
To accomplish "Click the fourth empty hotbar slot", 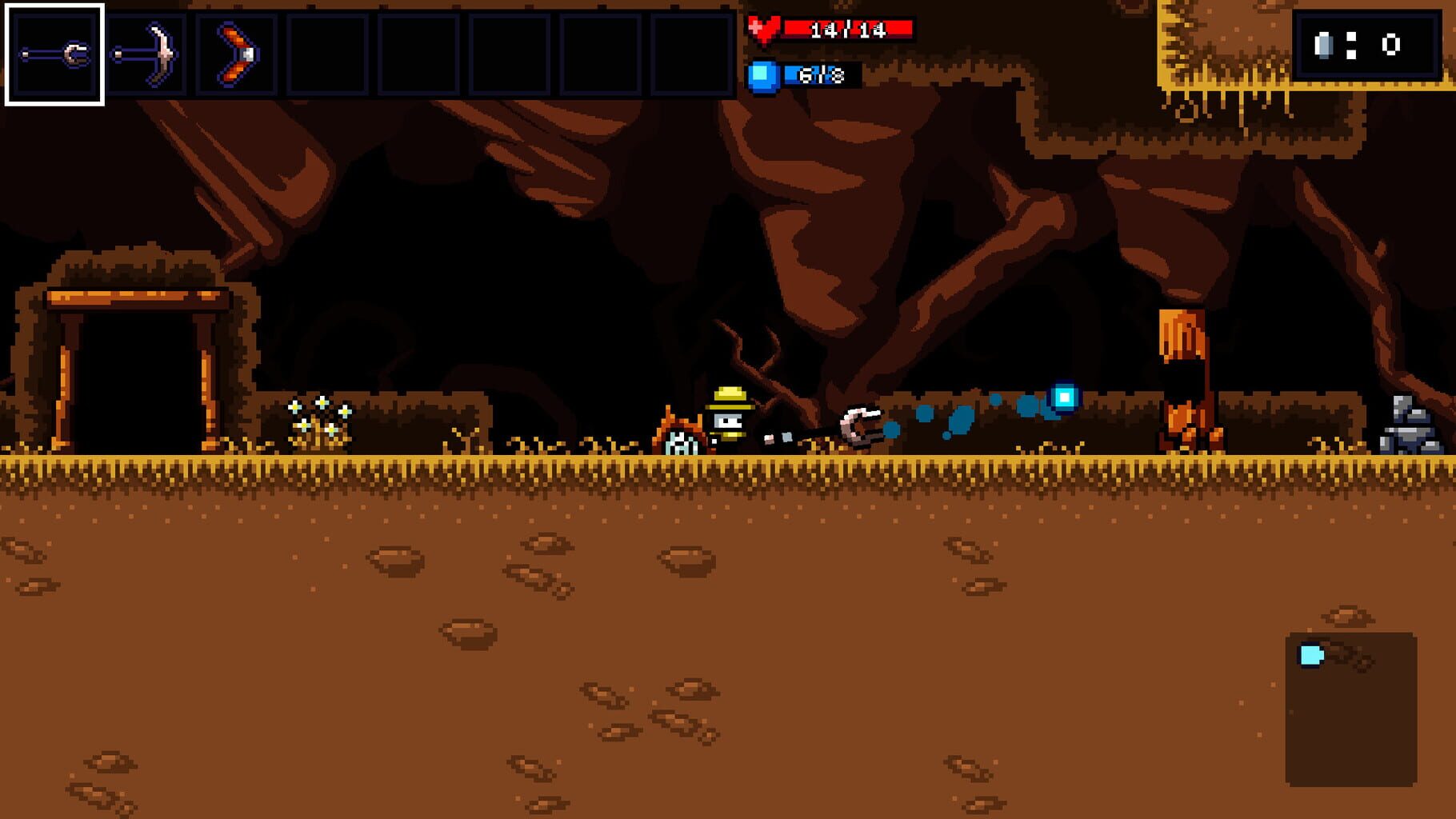I will coord(327,52).
